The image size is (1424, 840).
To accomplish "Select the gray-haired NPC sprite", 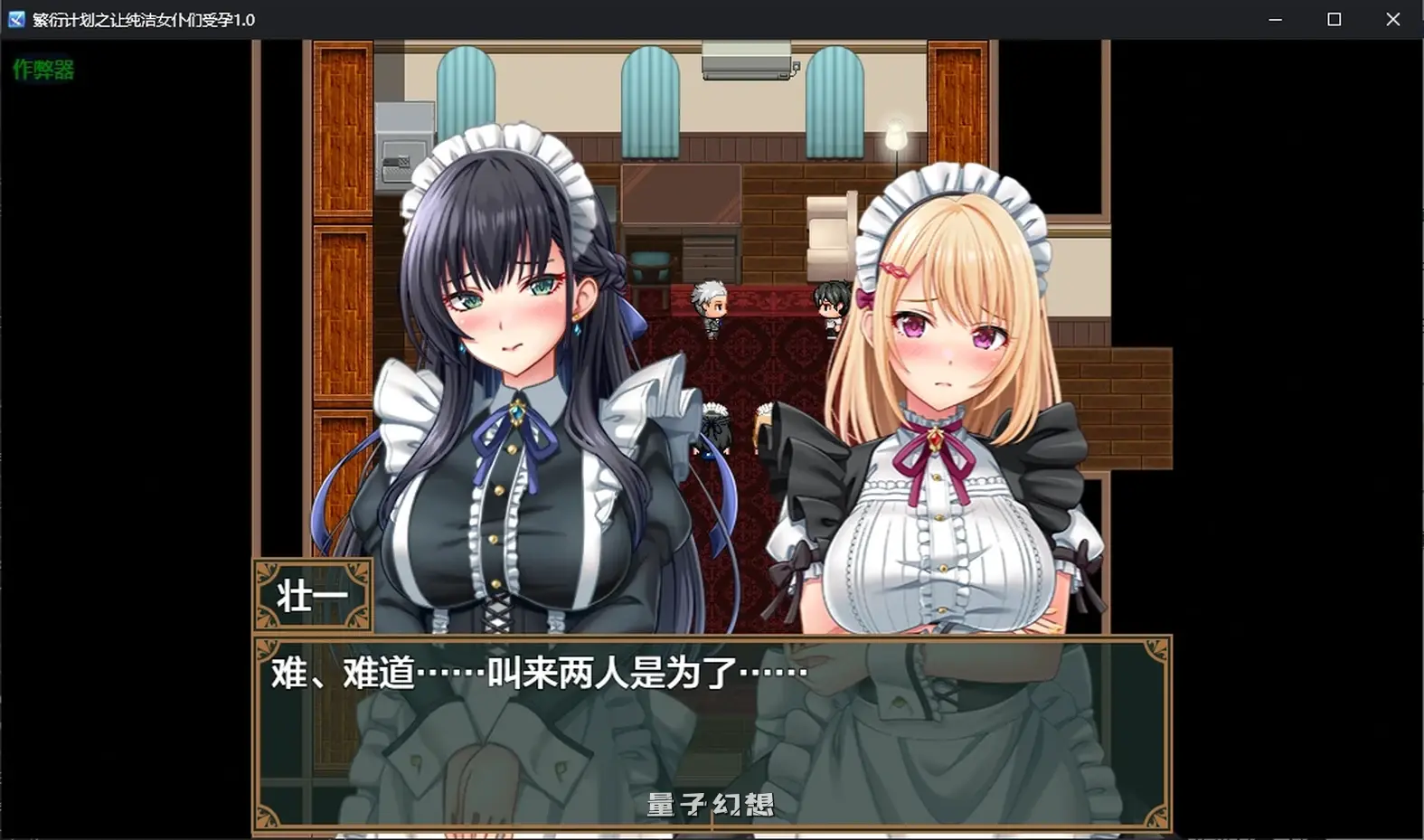I will coord(710,307).
